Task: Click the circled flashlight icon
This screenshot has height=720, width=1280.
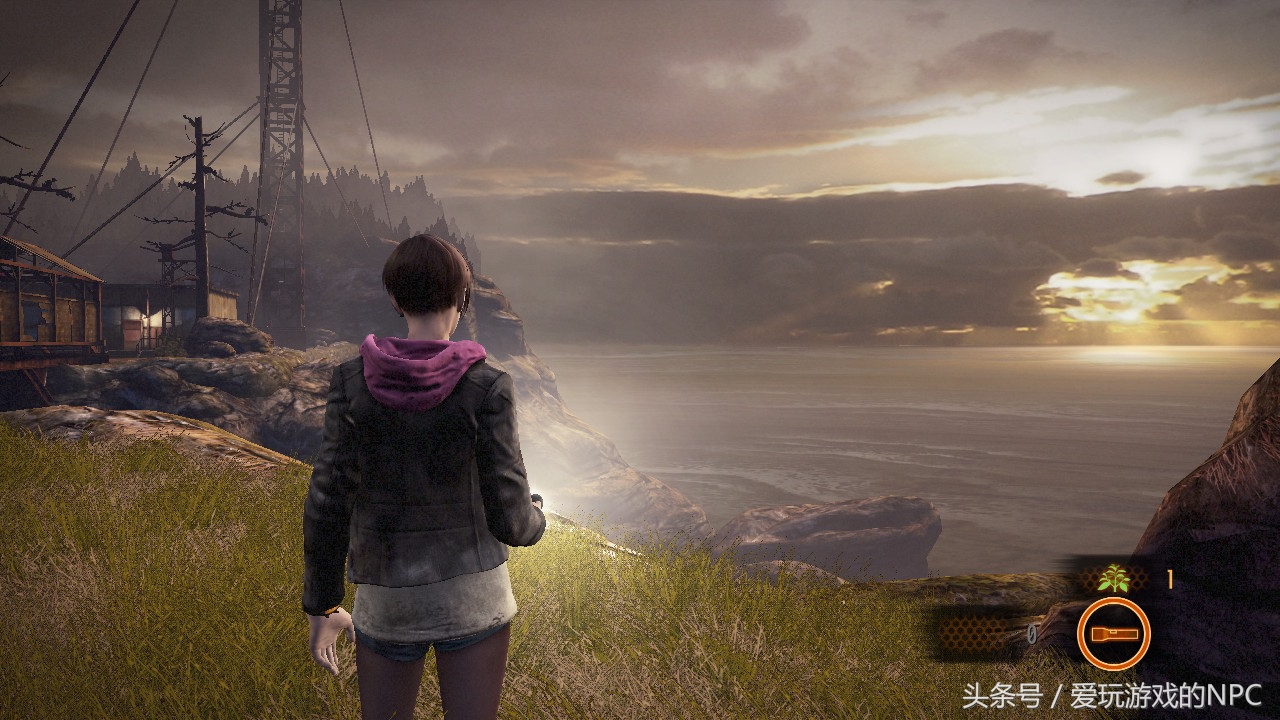Action: coord(1113,633)
